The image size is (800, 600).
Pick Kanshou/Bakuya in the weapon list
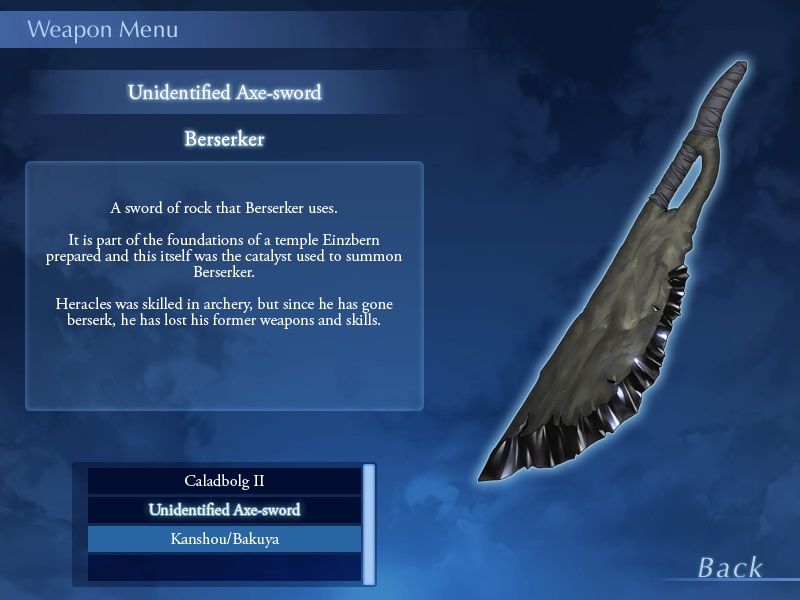(x=224, y=539)
